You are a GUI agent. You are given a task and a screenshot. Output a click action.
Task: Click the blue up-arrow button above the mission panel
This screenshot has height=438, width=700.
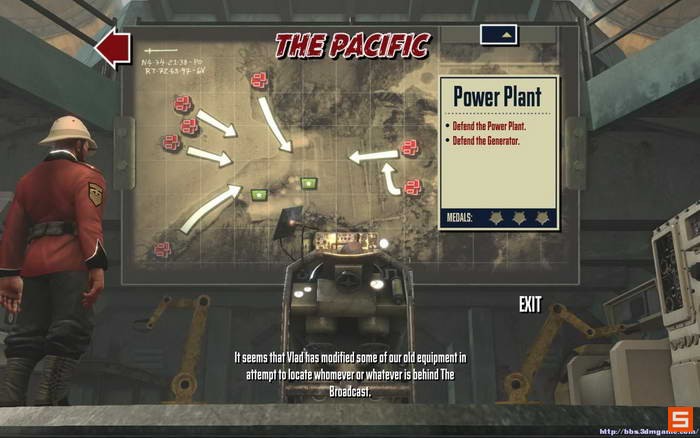(x=498, y=34)
